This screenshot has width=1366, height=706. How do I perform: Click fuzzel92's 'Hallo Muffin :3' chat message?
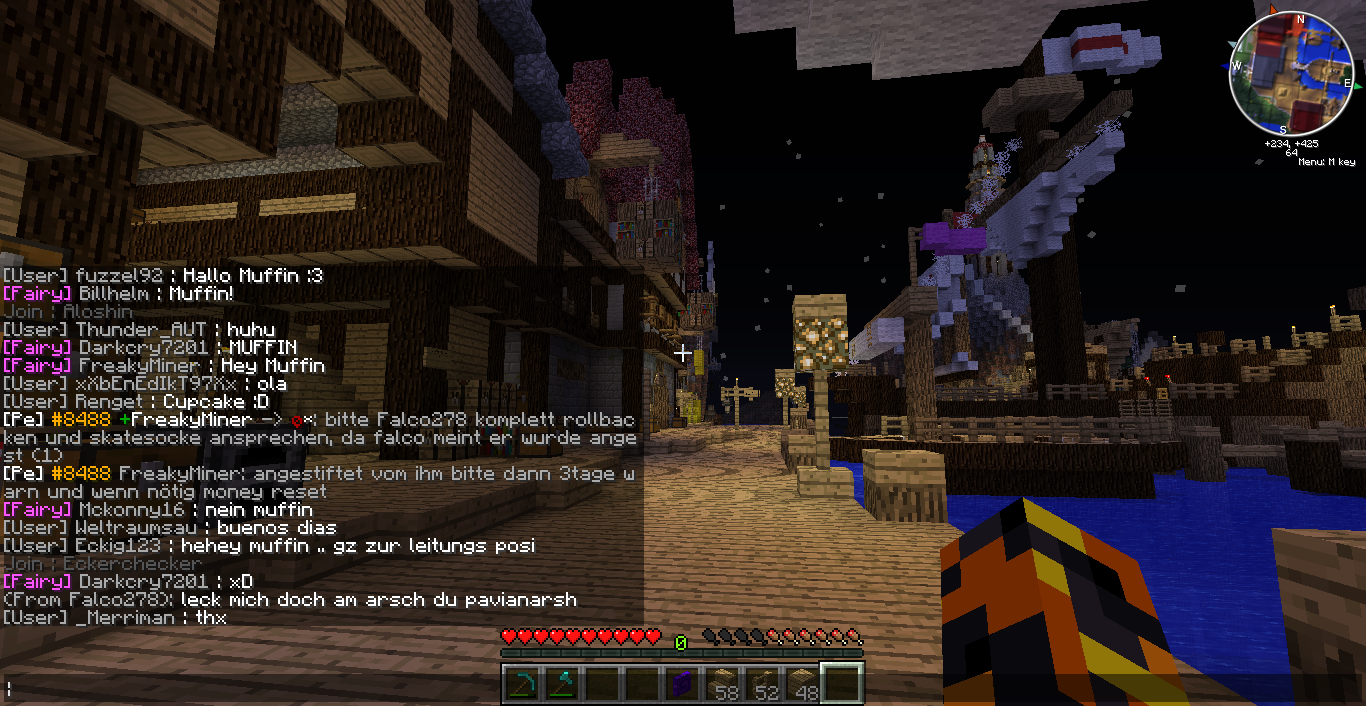pos(163,275)
